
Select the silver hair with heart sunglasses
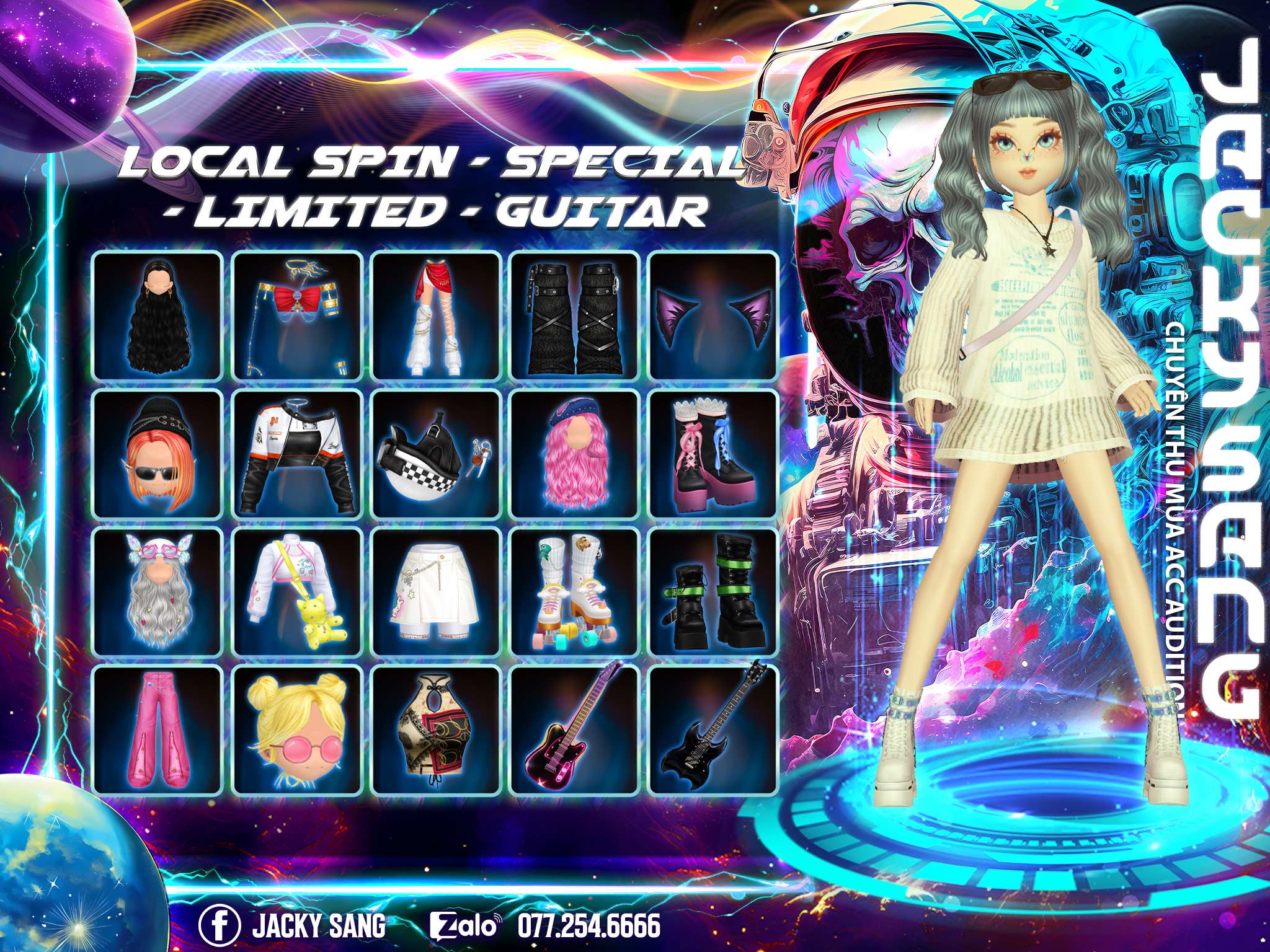158,593
